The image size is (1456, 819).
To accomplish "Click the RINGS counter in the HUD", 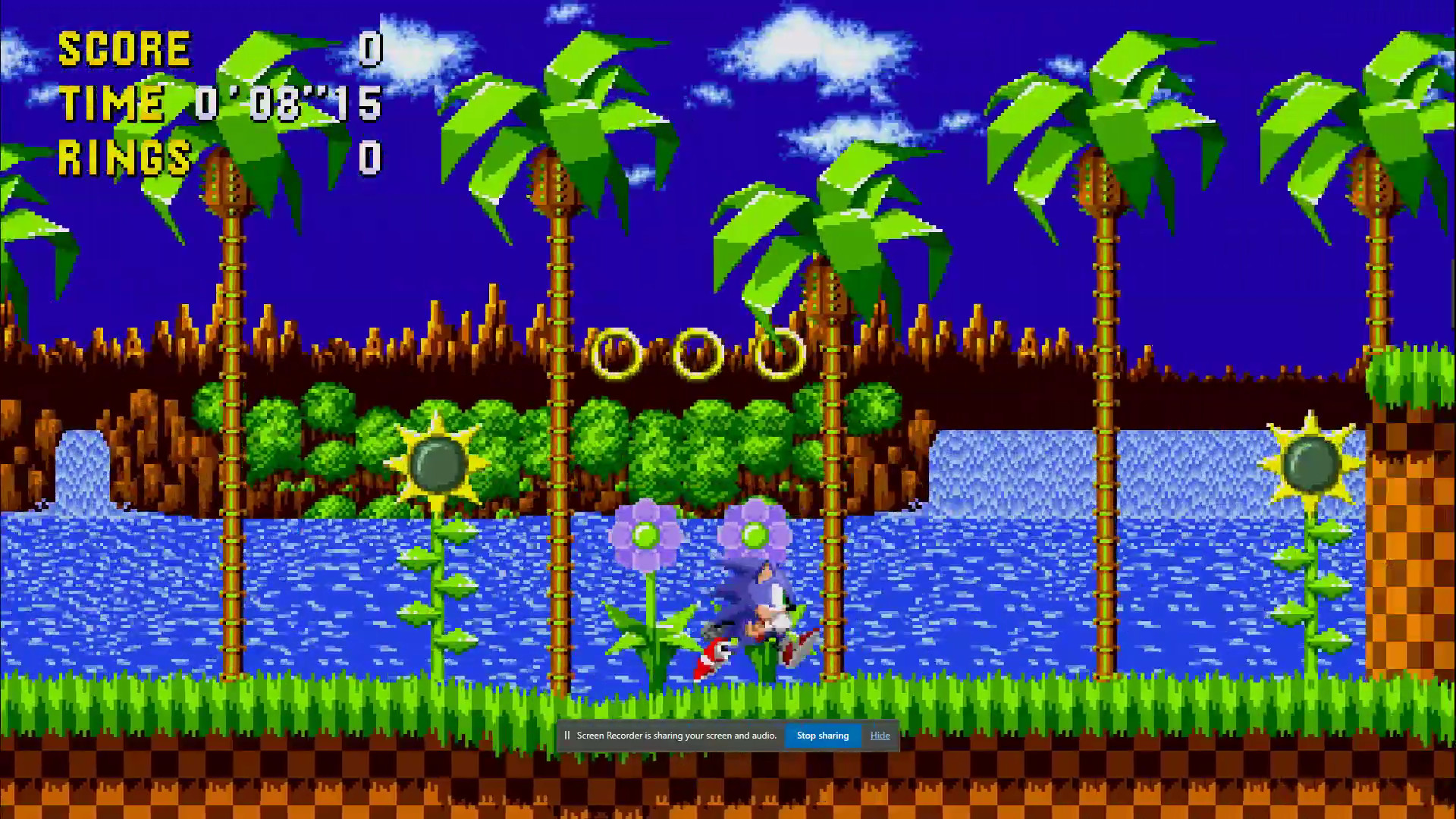I will [x=125, y=157].
